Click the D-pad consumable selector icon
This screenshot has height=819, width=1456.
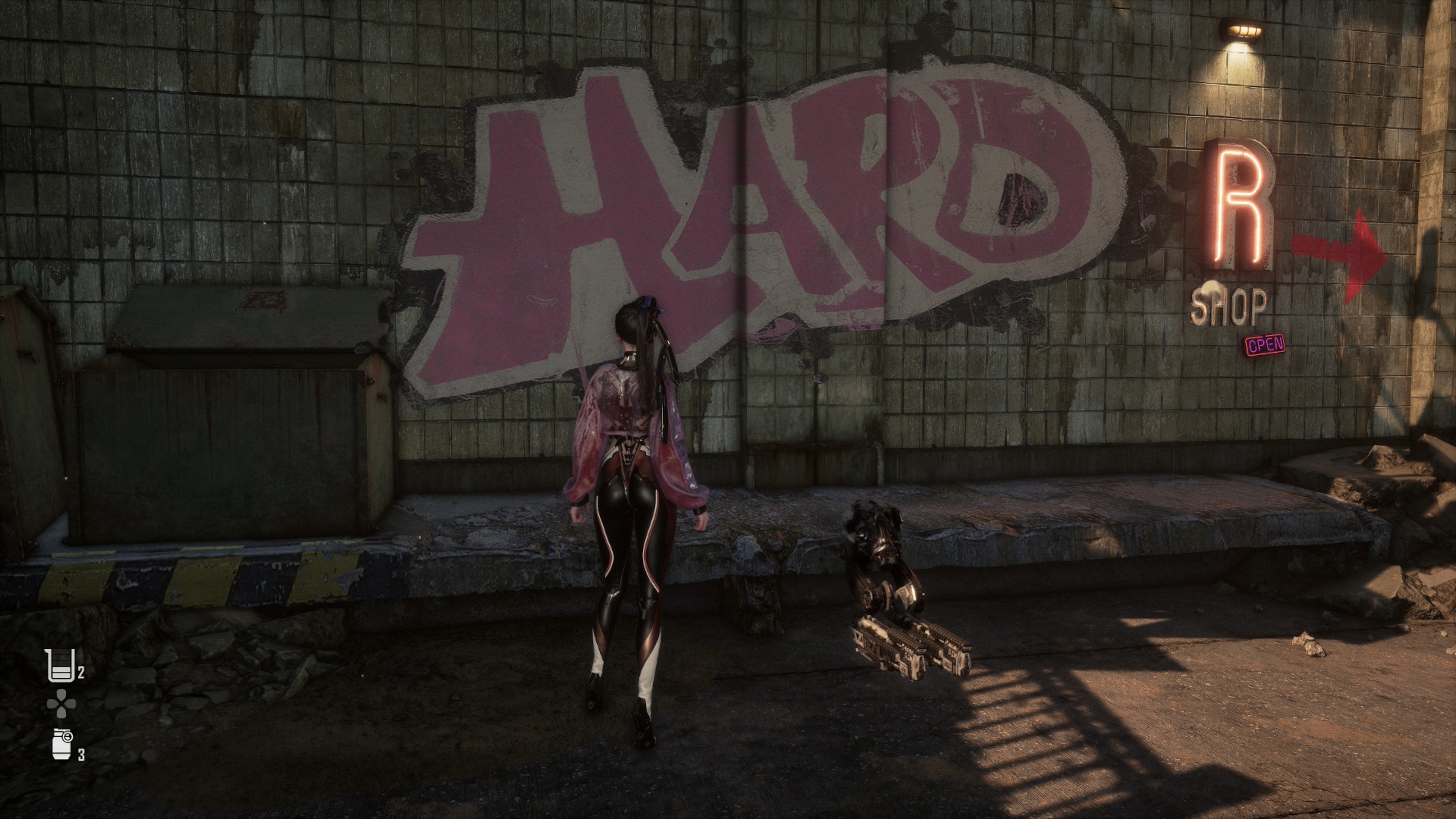[x=61, y=704]
